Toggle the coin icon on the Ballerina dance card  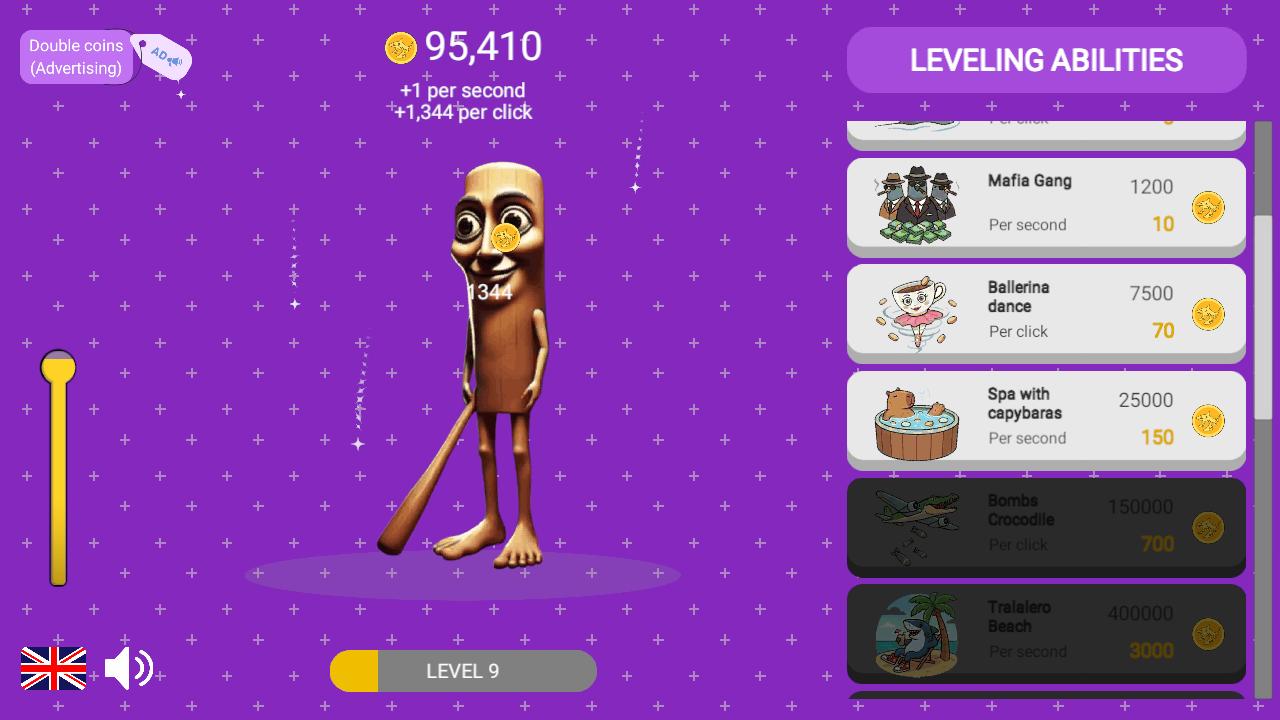[1207, 314]
